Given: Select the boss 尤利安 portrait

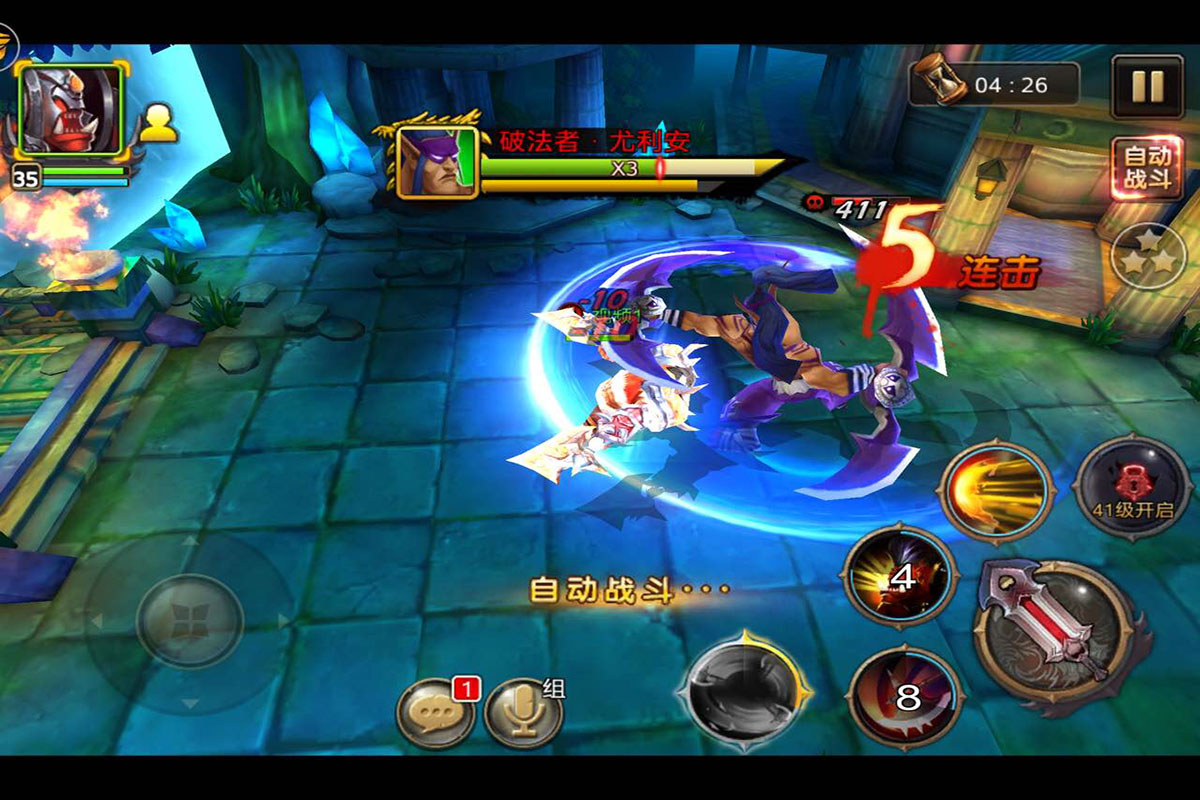Looking at the screenshot, I should tap(437, 161).
